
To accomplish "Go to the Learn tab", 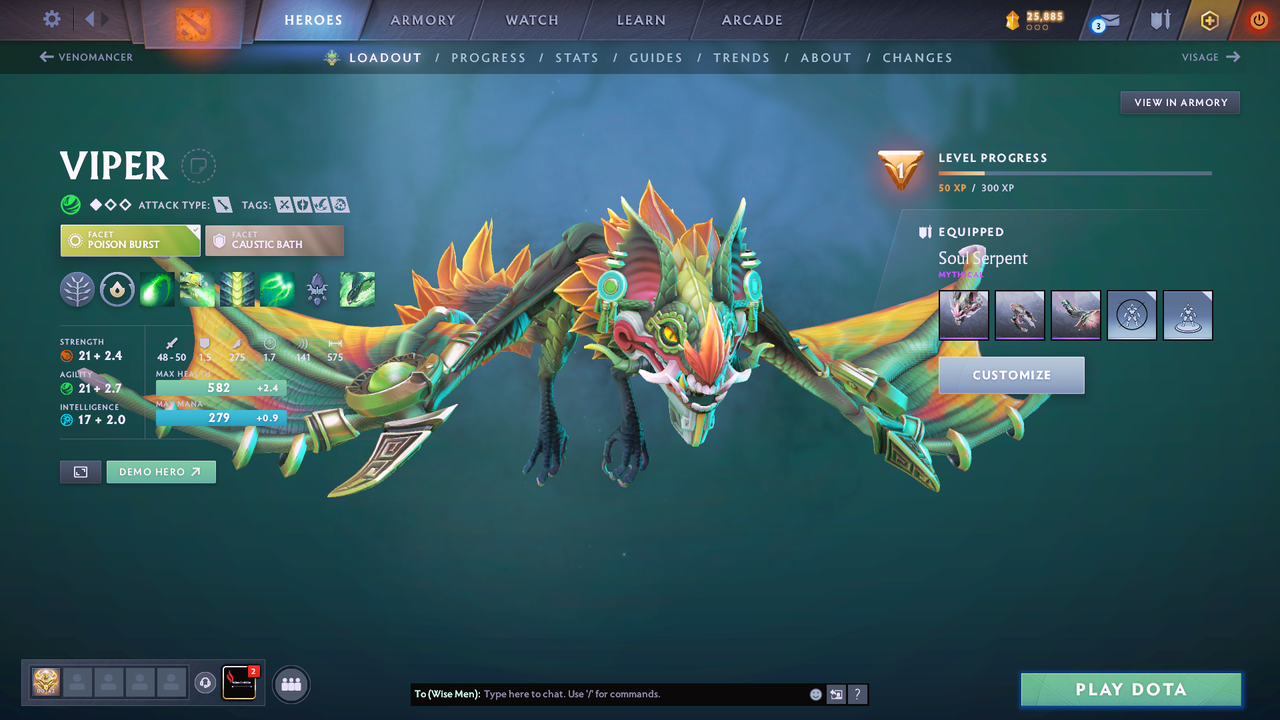I will pos(641,20).
